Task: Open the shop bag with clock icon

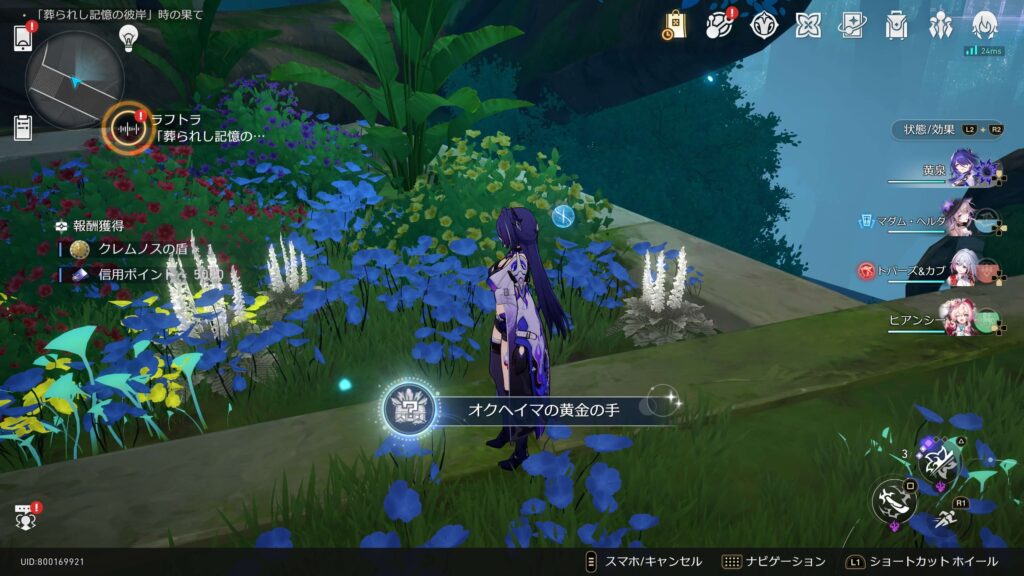Action: pos(675,25)
